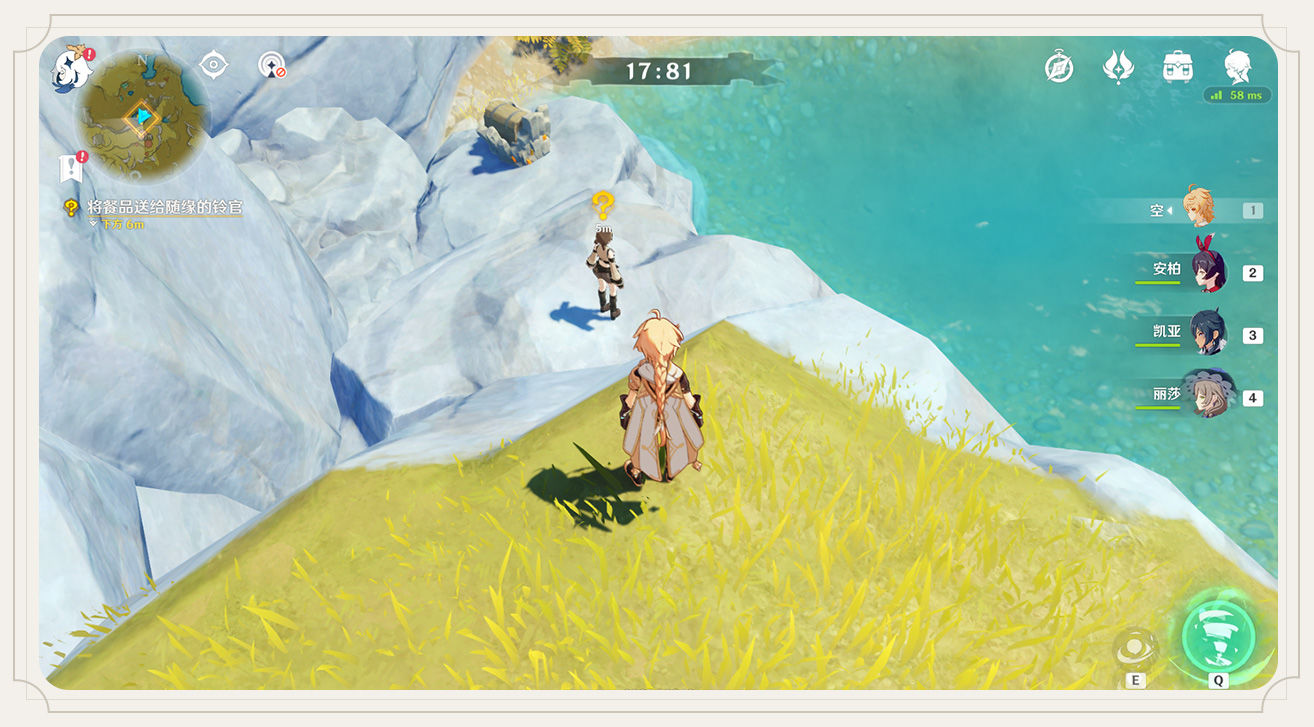This screenshot has width=1314, height=727.
Task: Toggle the elemental sight eye icon
Action: [x=213, y=66]
